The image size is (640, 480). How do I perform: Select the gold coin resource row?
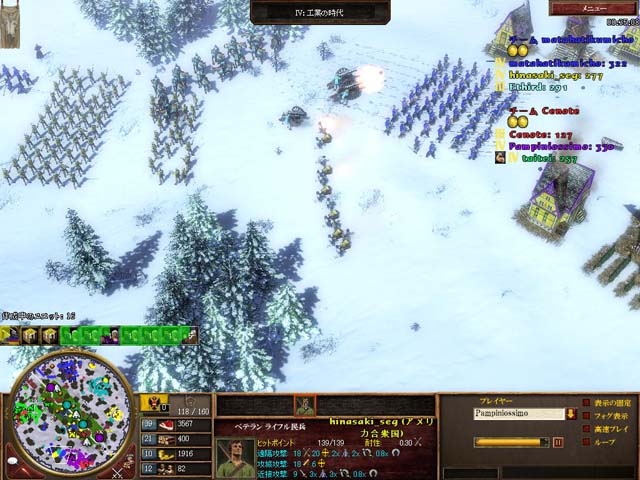pos(163,453)
